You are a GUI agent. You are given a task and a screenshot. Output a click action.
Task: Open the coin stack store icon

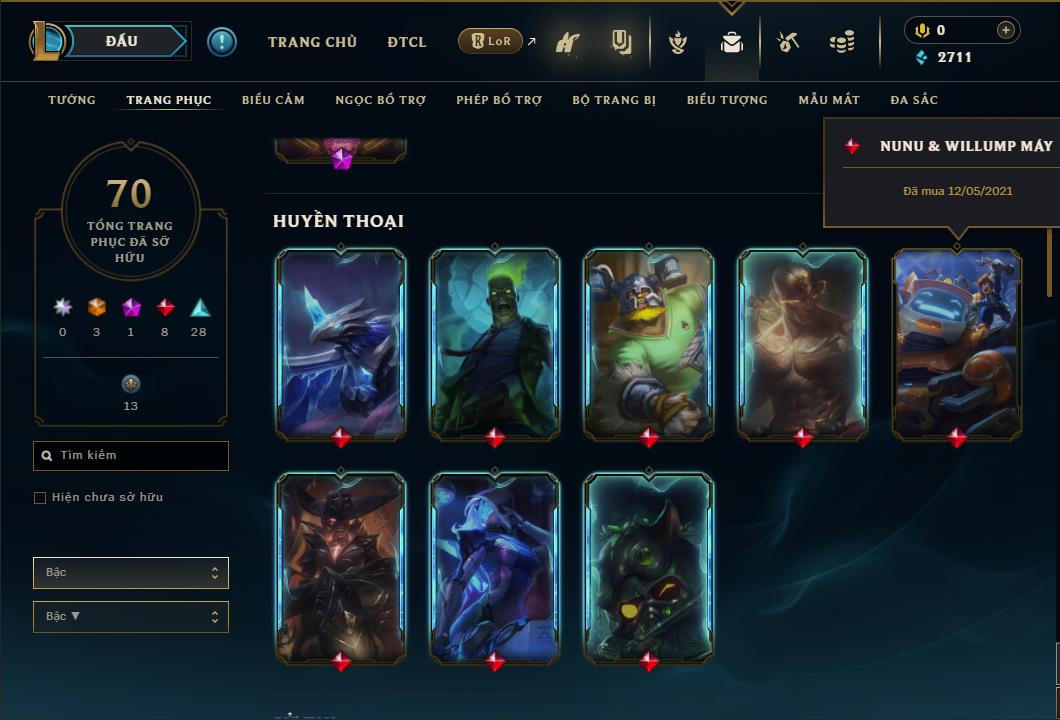(842, 42)
